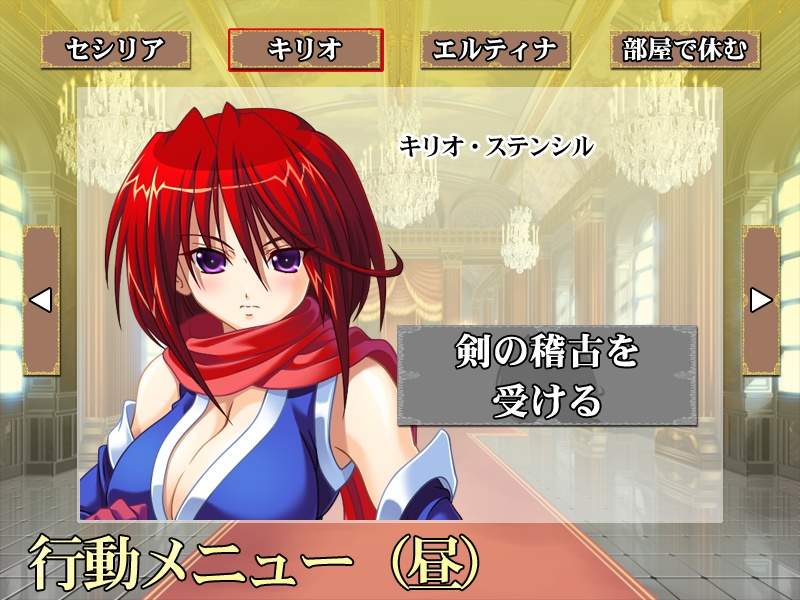Choose the エルティナ tab
Viewport: 800px width, 600px height.
pos(495,49)
